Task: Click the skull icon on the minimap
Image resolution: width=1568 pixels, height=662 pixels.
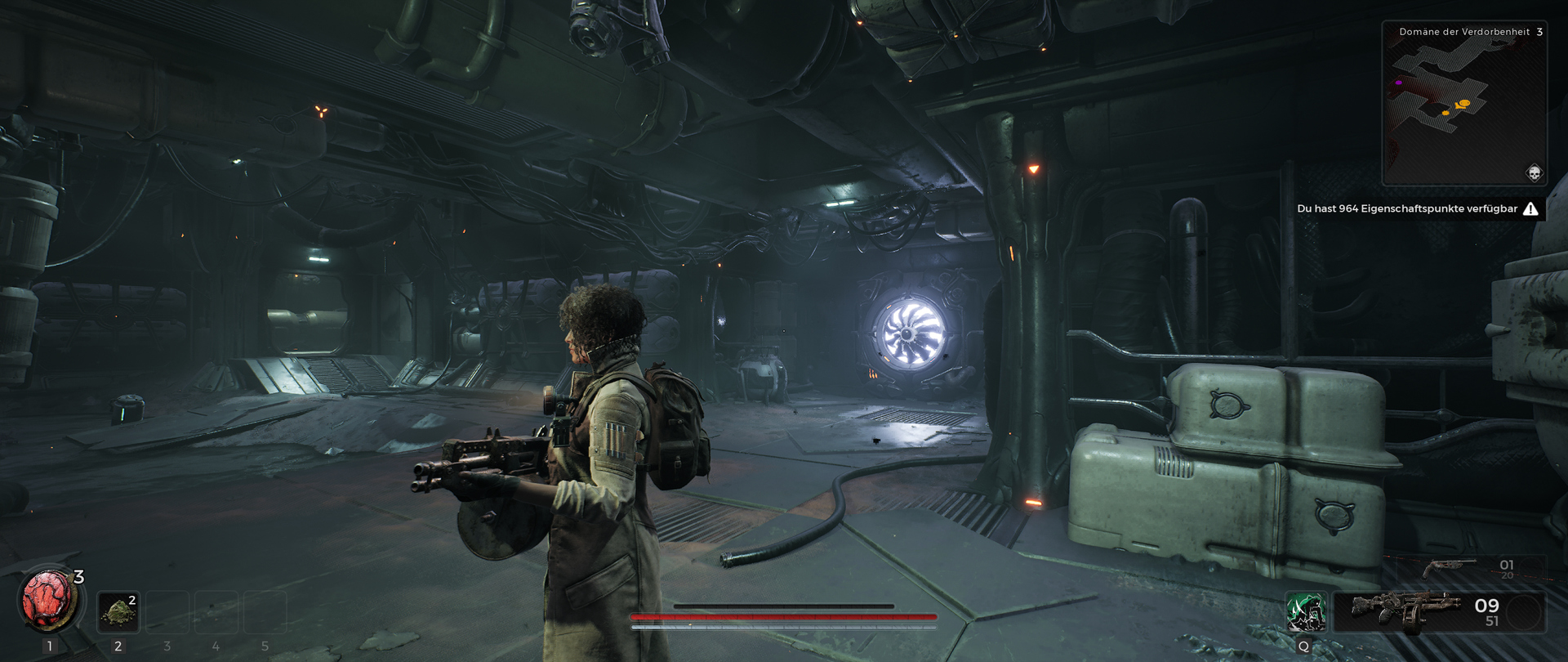Action: (x=1534, y=173)
